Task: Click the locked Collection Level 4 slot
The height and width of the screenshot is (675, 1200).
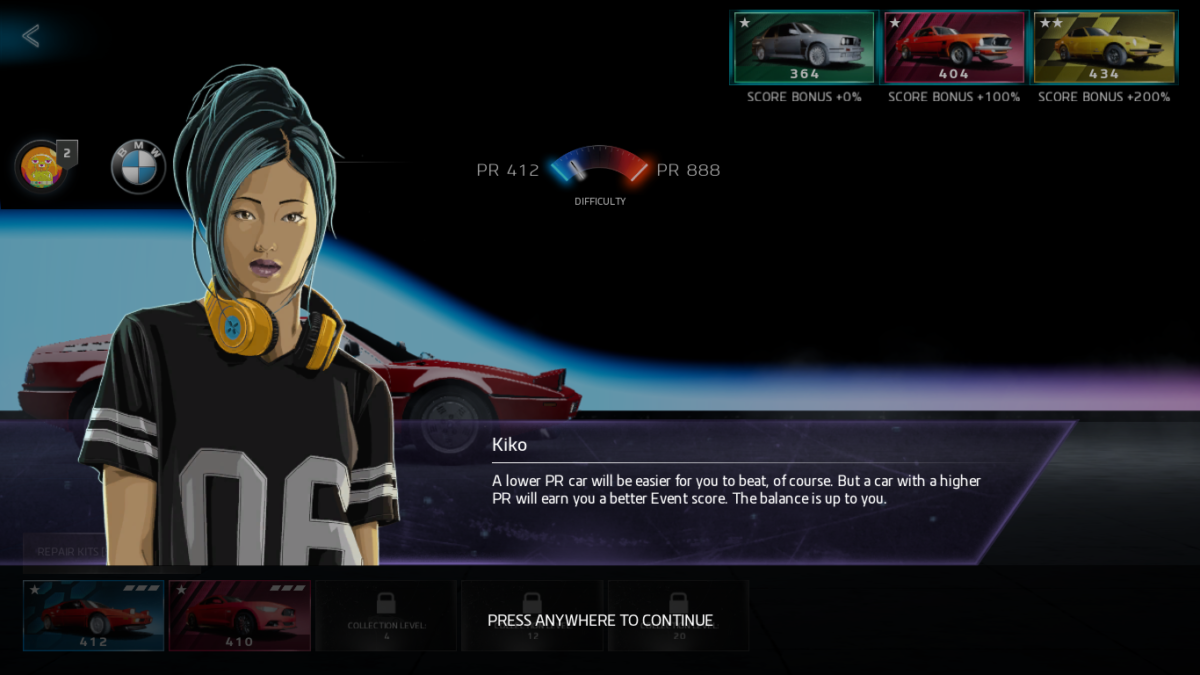Action: (x=386, y=615)
